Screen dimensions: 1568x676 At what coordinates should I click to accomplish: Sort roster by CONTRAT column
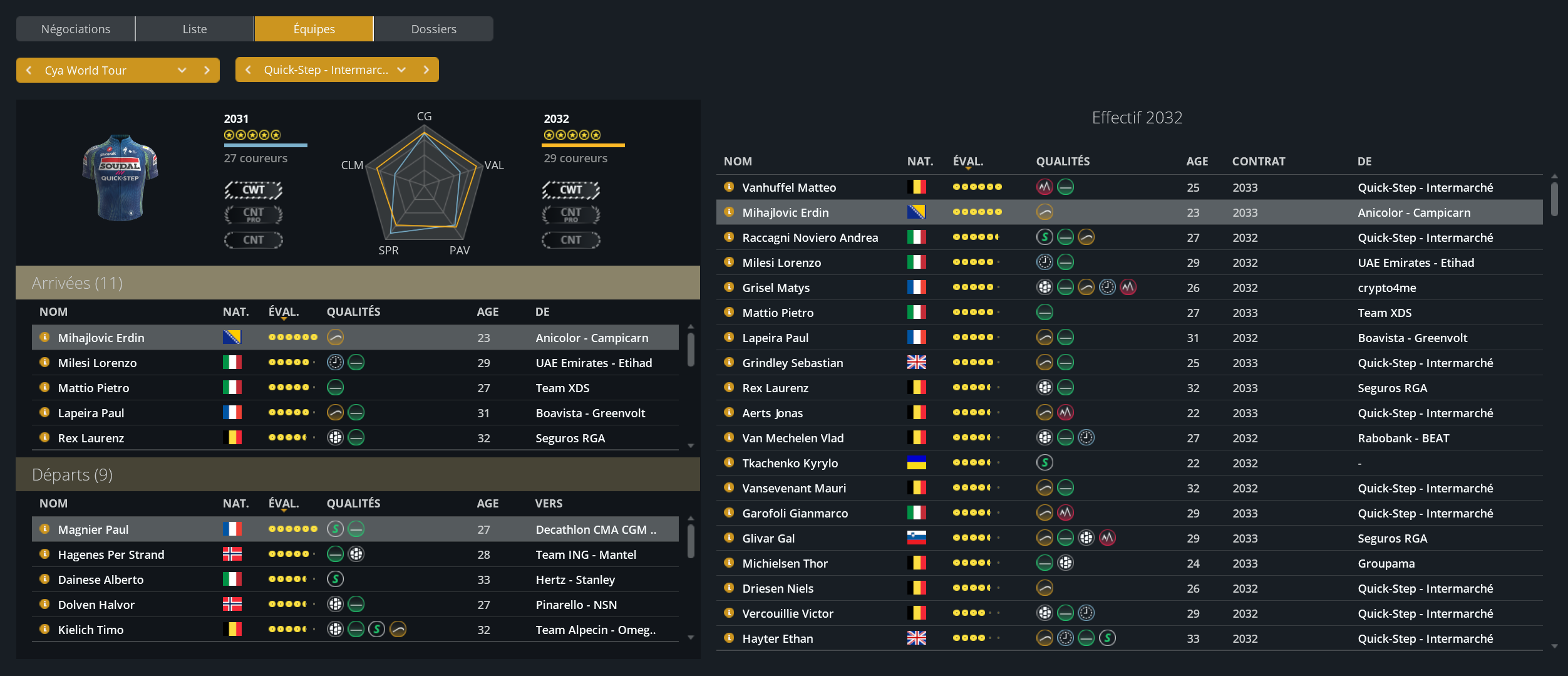(1258, 161)
